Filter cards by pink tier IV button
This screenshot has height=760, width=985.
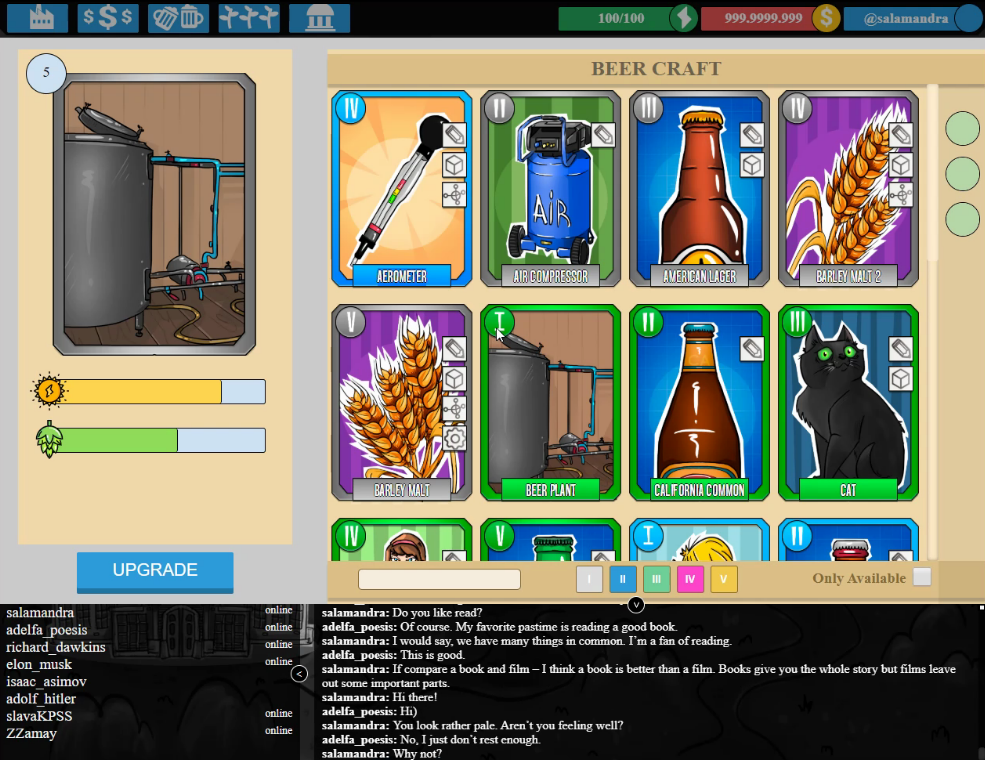pyautogui.click(x=690, y=579)
